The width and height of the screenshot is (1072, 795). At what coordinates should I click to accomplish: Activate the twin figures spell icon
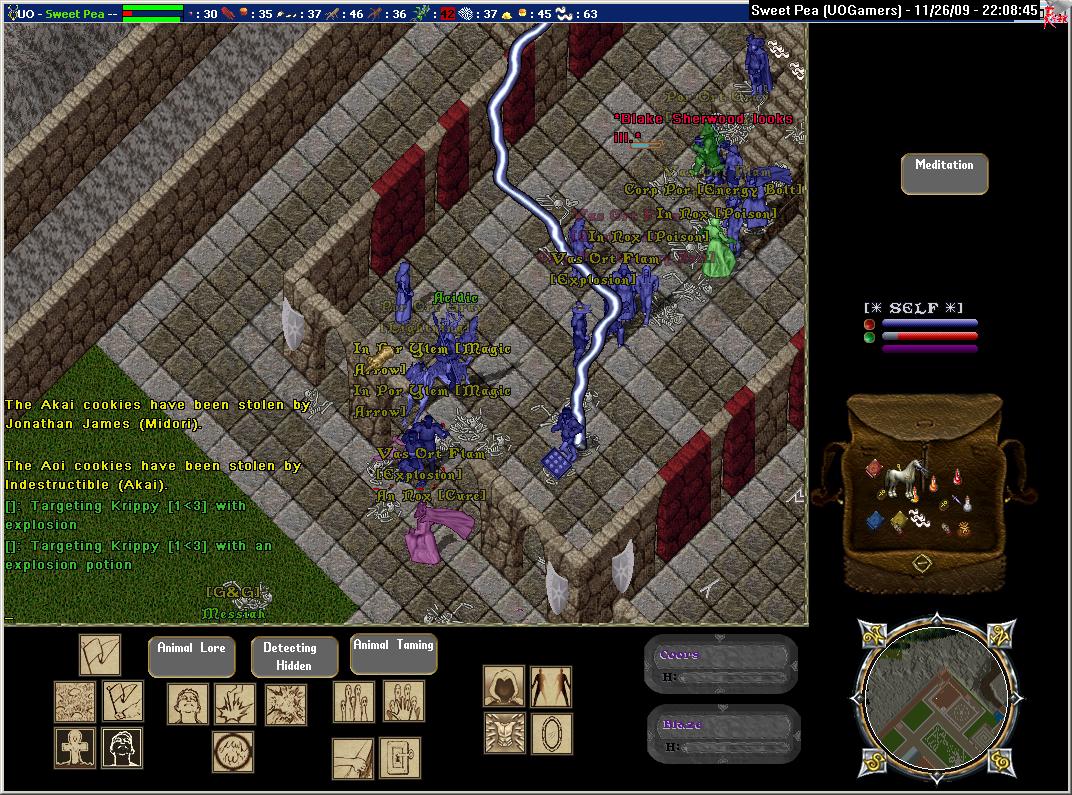(x=551, y=687)
